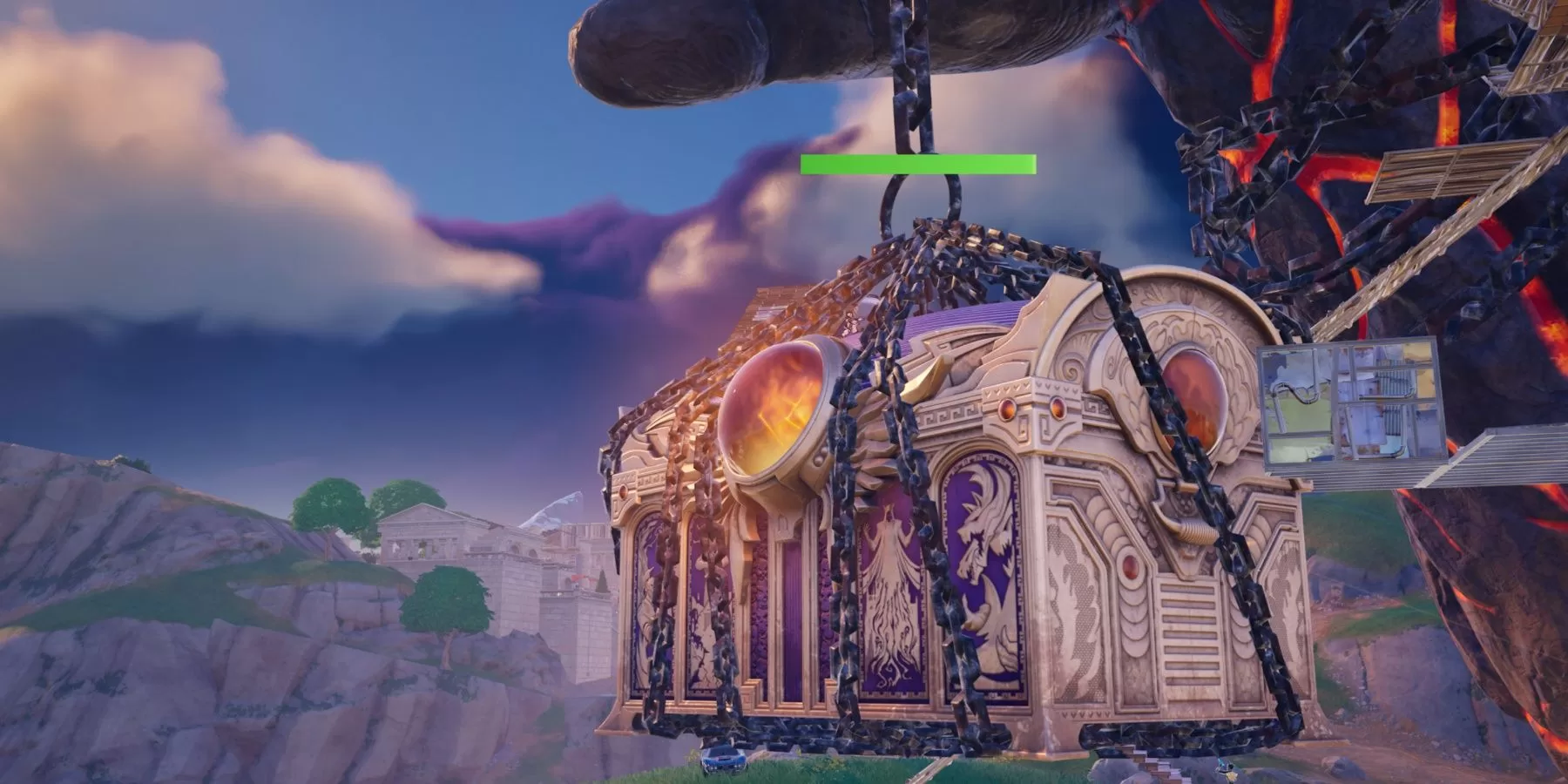This screenshot has height=784, width=1568.
Task: Click the green health bar above the vault
Action: tap(915, 164)
